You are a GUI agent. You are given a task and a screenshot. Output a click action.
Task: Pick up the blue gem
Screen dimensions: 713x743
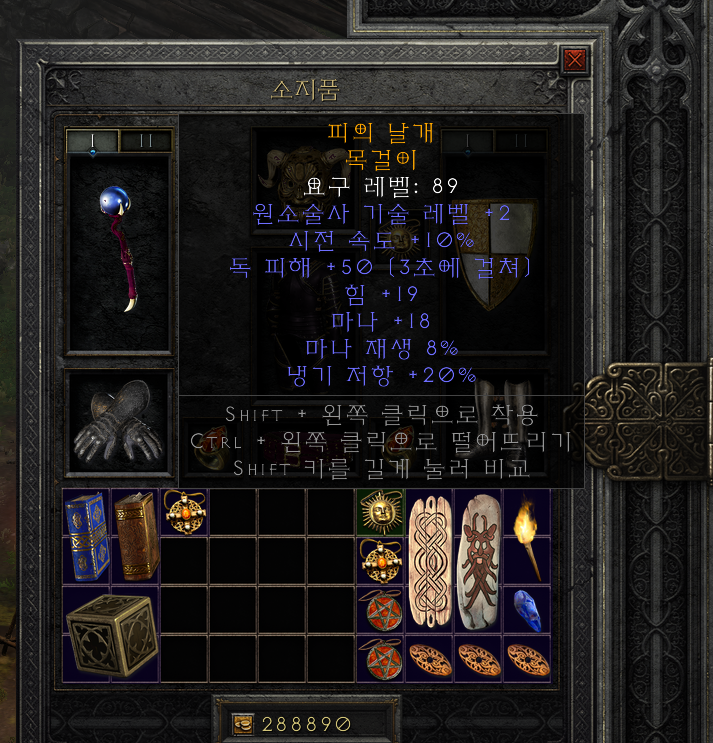(x=527, y=609)
